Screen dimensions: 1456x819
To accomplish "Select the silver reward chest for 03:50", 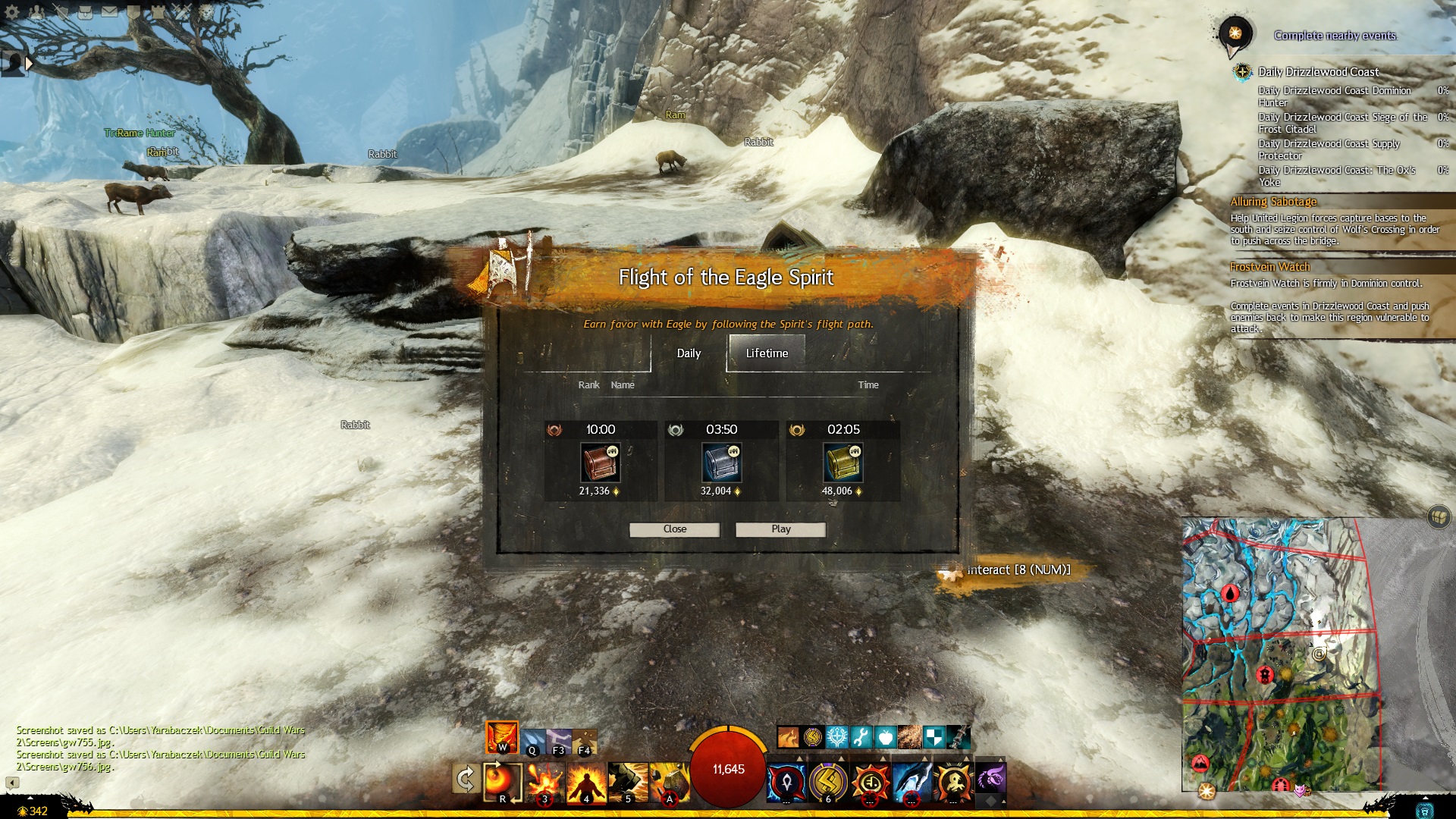I will click(721, 463).
